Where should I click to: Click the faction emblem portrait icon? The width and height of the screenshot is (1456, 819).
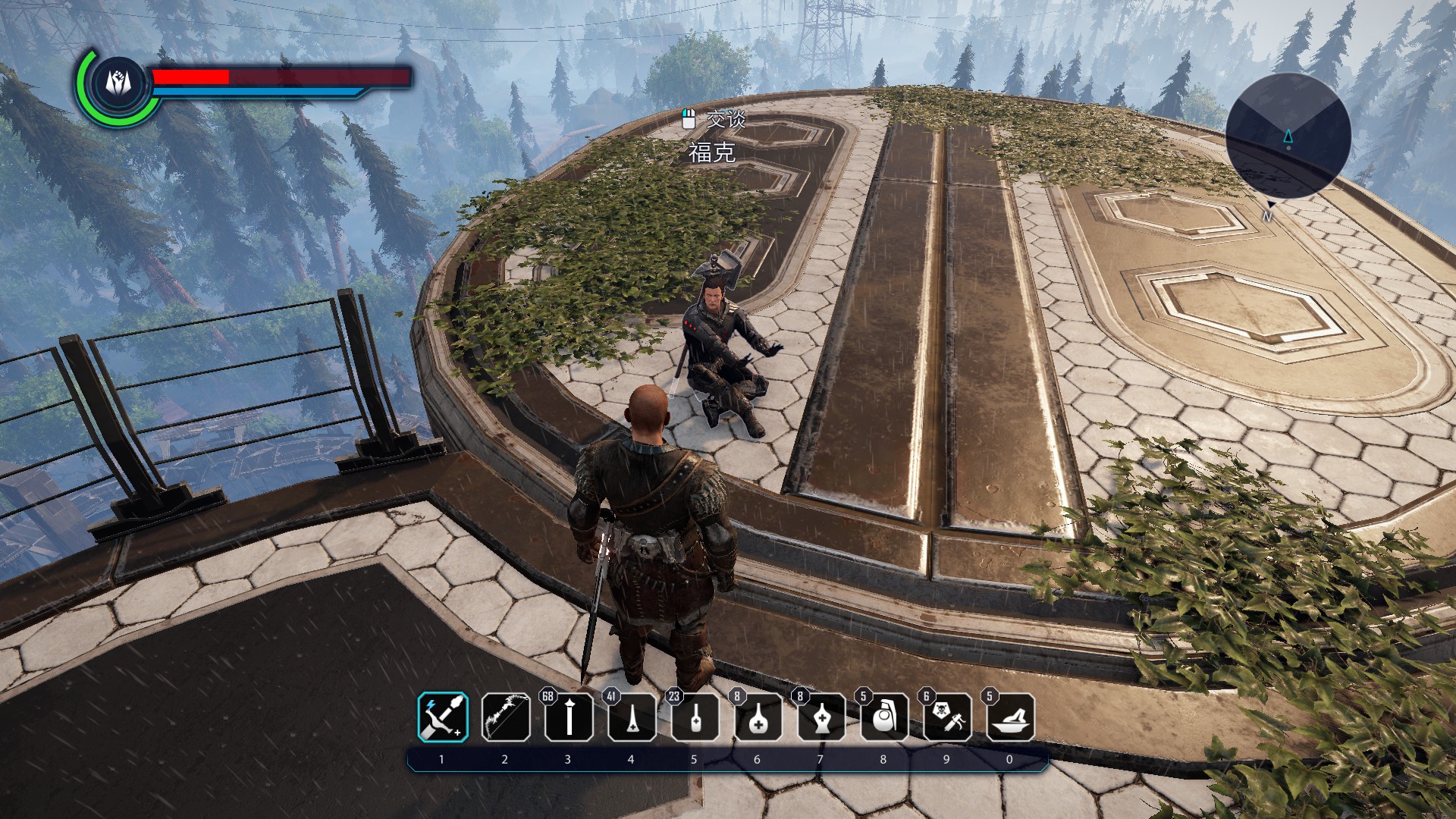point(118,82)
